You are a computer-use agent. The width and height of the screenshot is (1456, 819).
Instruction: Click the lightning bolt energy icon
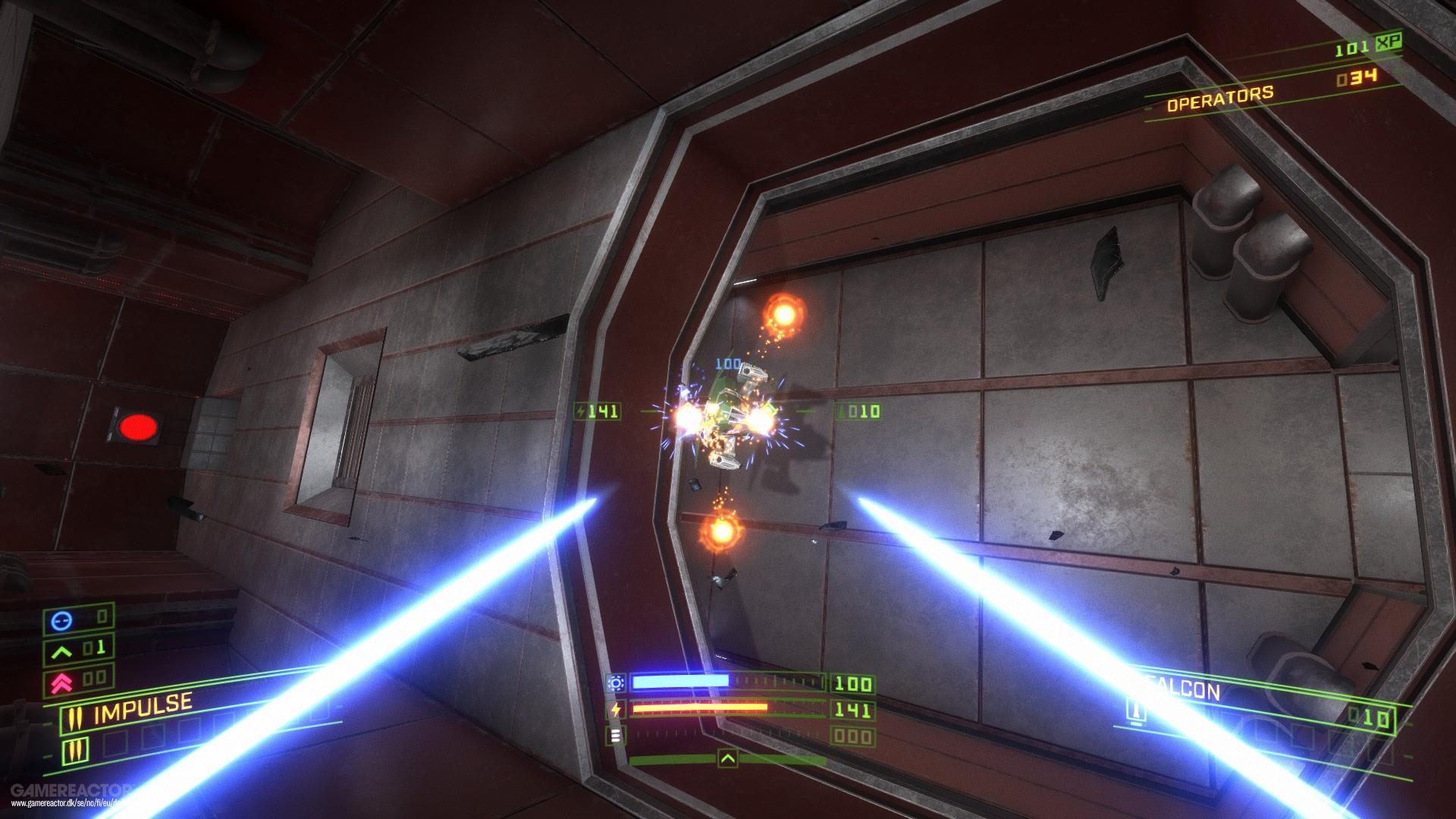(x=616, y=709)
